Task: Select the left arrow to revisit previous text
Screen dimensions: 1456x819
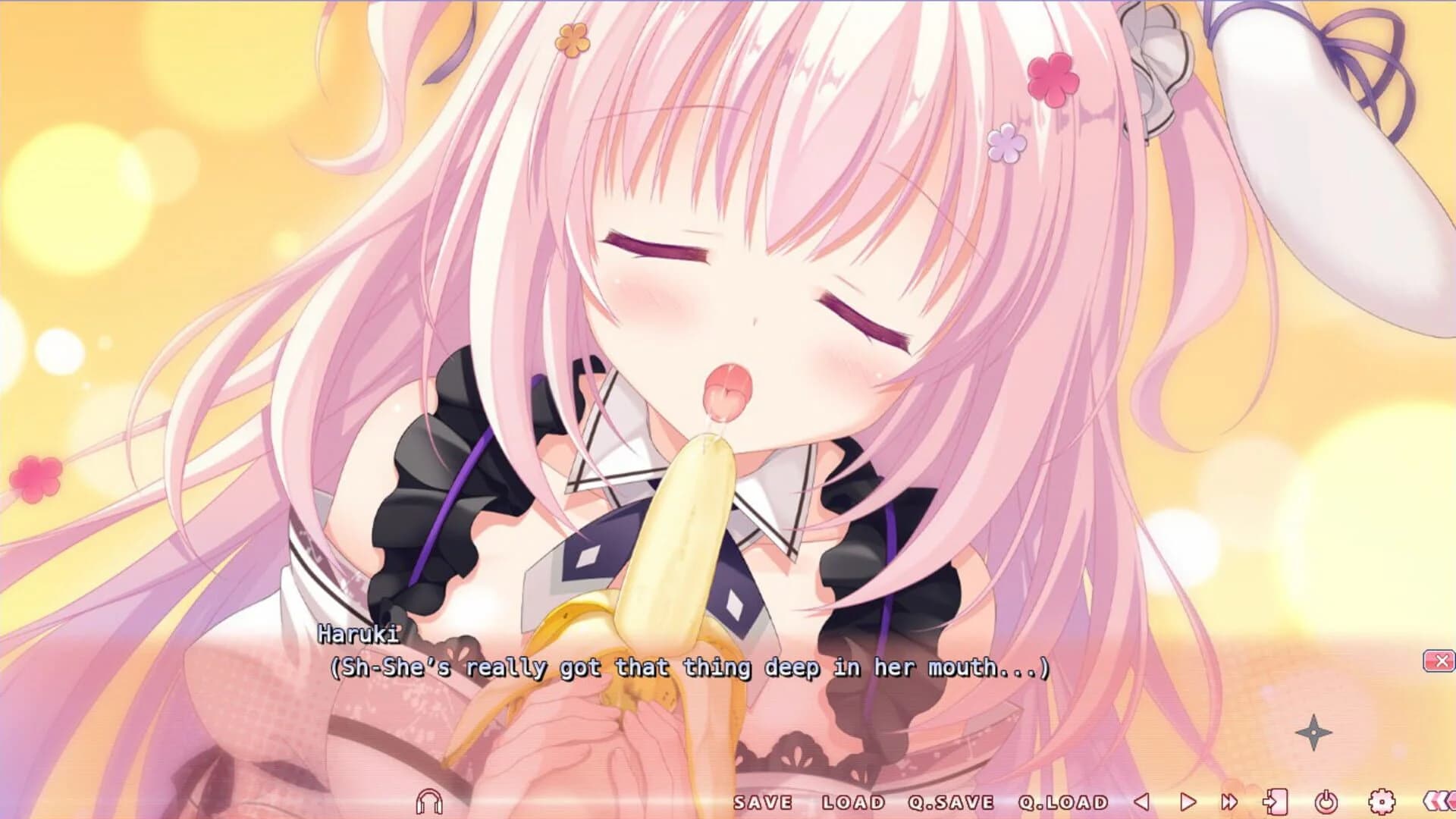Action: pos(1142,802)
